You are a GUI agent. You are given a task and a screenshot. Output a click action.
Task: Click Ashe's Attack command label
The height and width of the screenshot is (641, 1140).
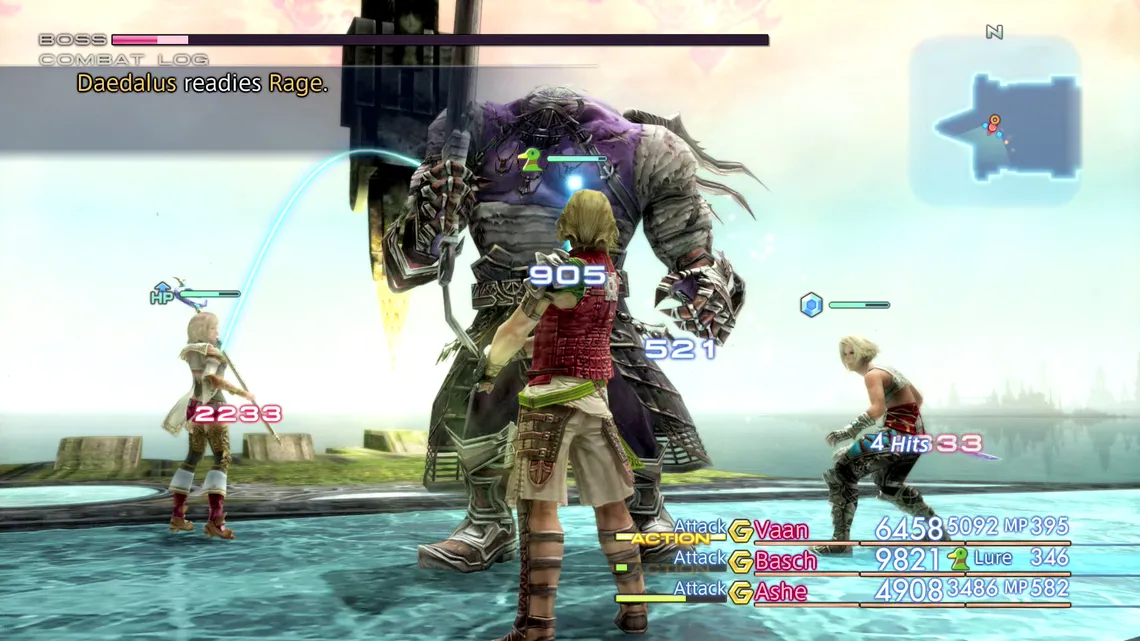700,588
